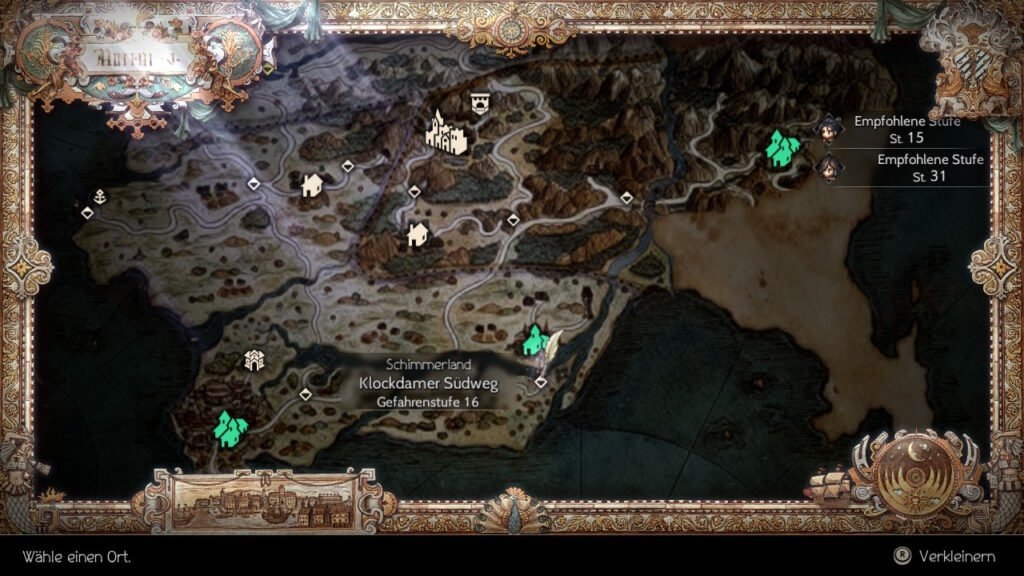This screenshot has width=1024, height=576.
Task: Choose the green town beside the quill cursor
Action: (x=535, y=342)
